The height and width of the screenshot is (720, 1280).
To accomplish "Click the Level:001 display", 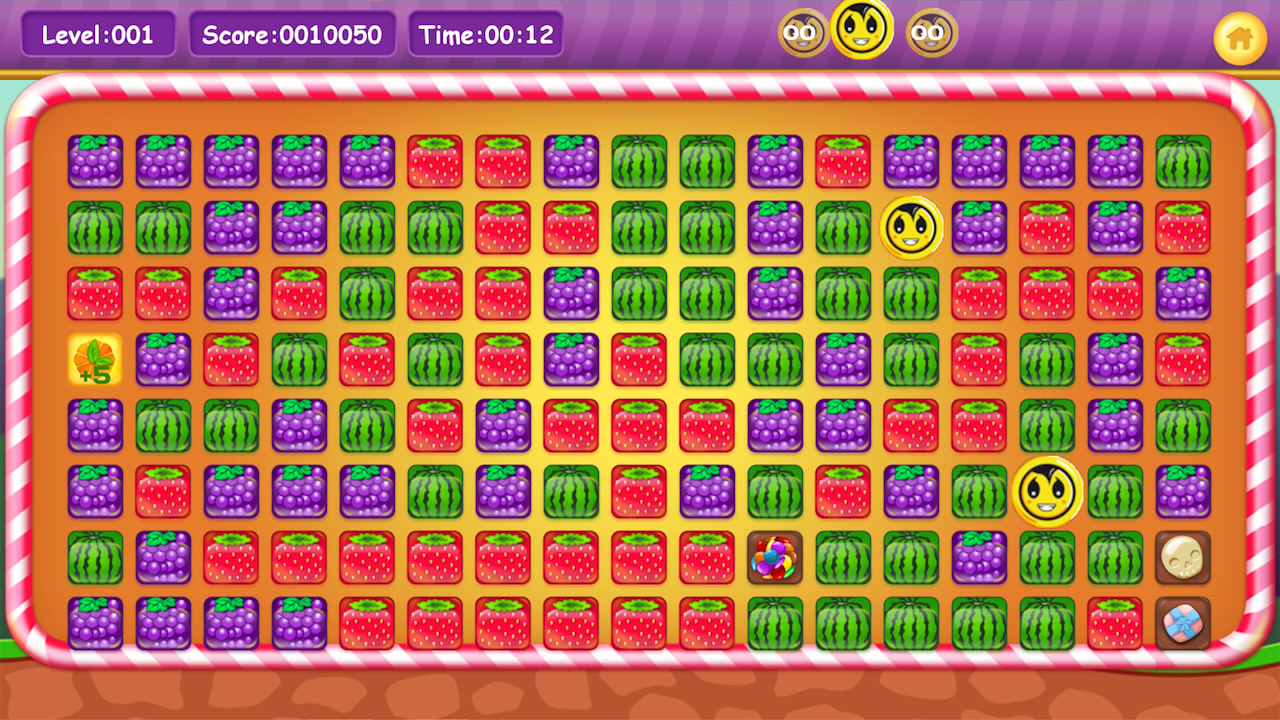I will point(96,33).
